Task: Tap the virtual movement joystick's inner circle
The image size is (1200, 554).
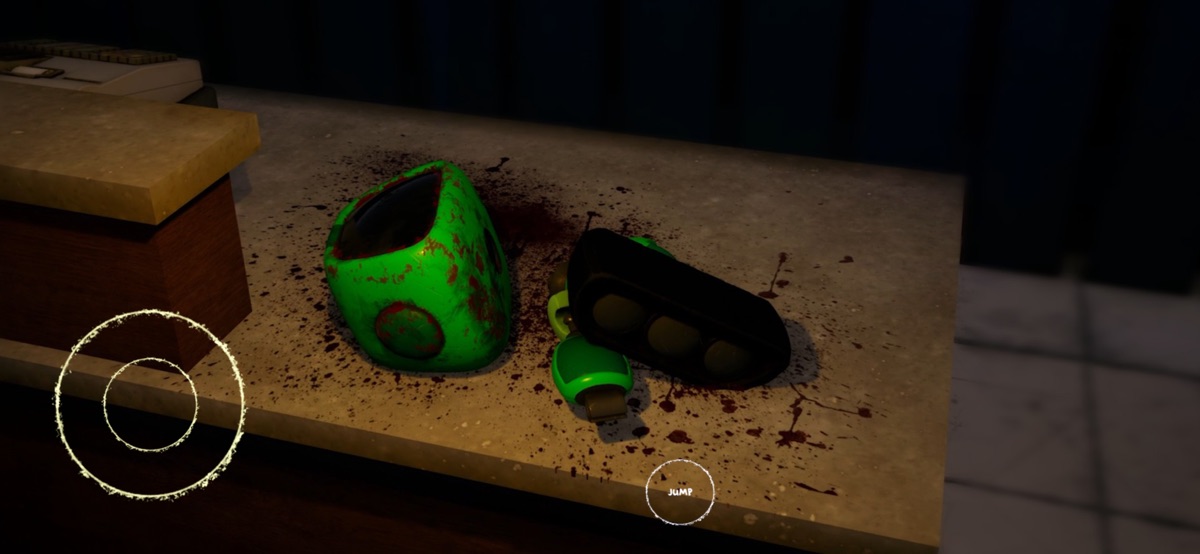Action: [150, 404]
